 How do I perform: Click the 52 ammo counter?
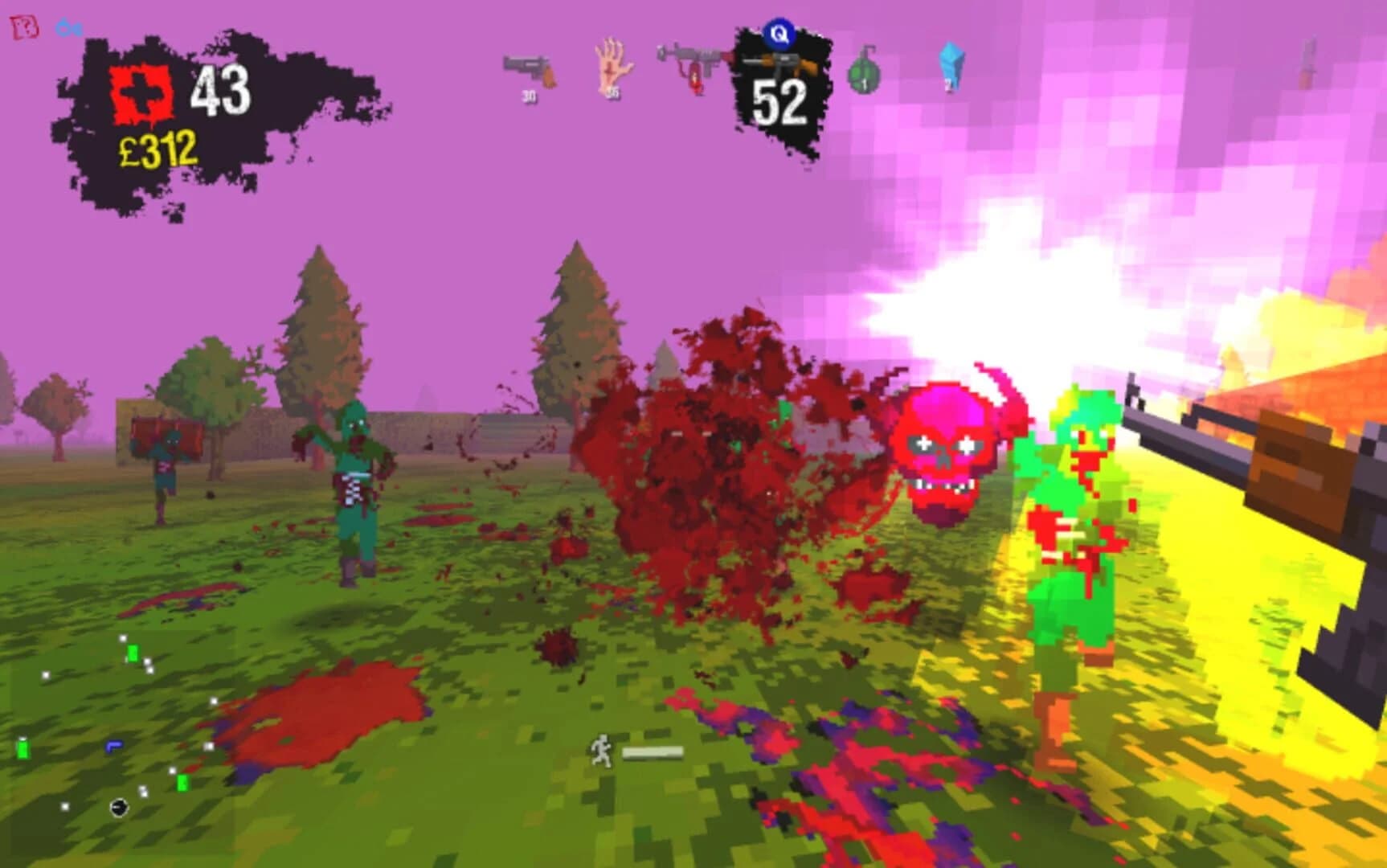778,103
